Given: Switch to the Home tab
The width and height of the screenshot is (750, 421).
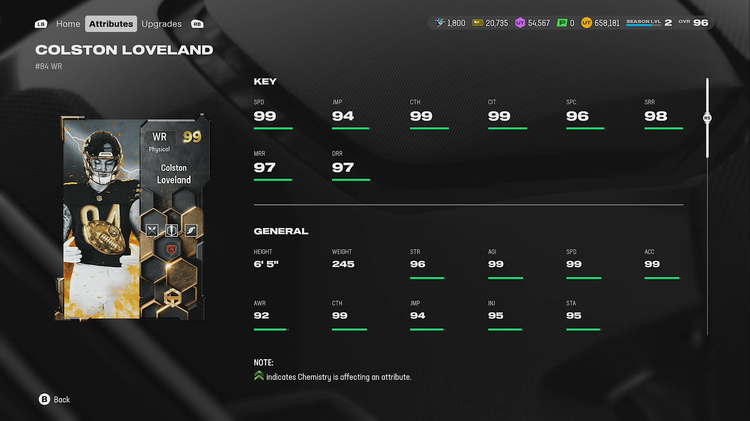Looking at the screenshot, I should point(68,23).
